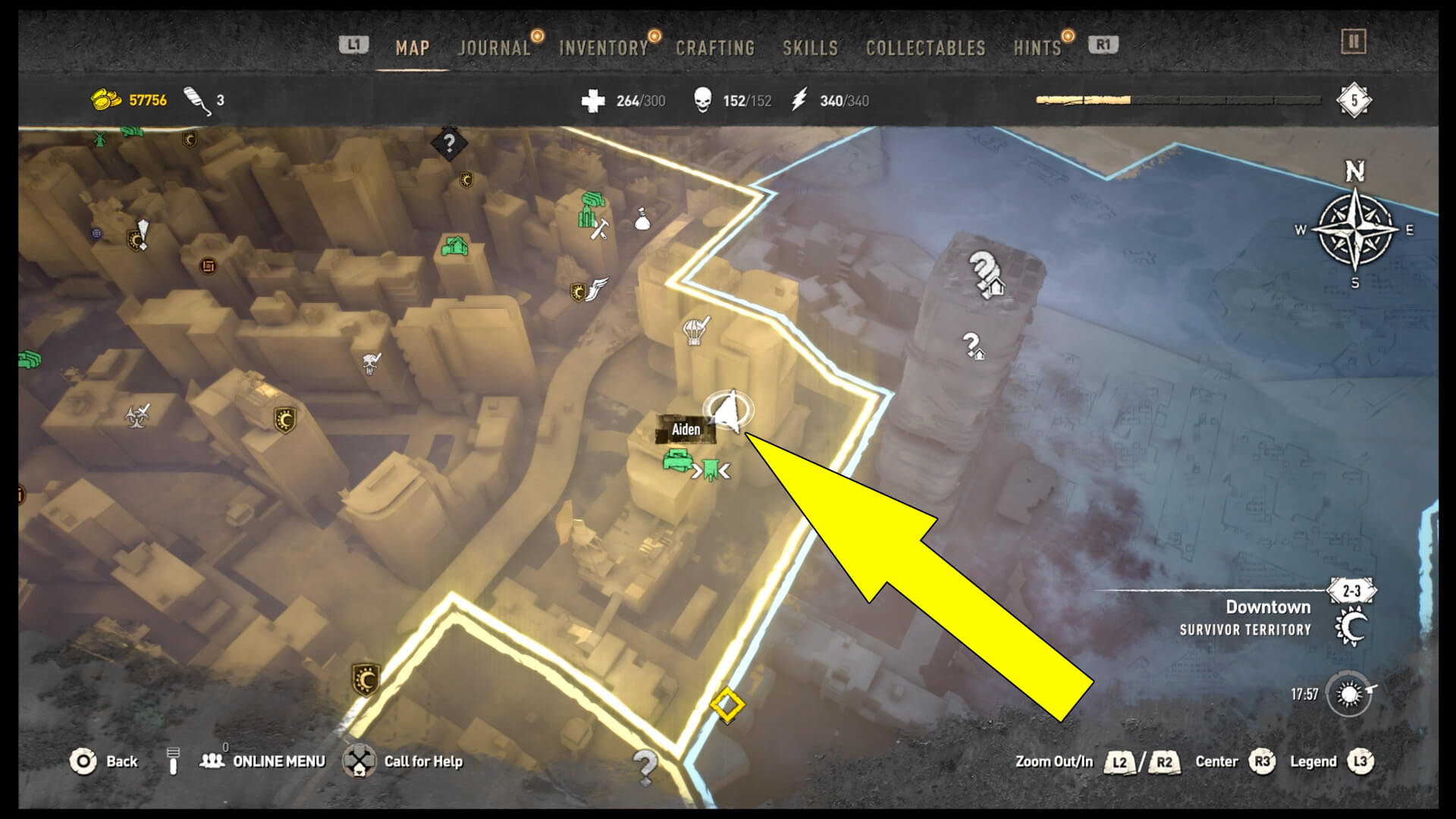Switch to the JOURNAL tab
Image resolution: width=1456 pixels, height=819 pixels.
493,47
